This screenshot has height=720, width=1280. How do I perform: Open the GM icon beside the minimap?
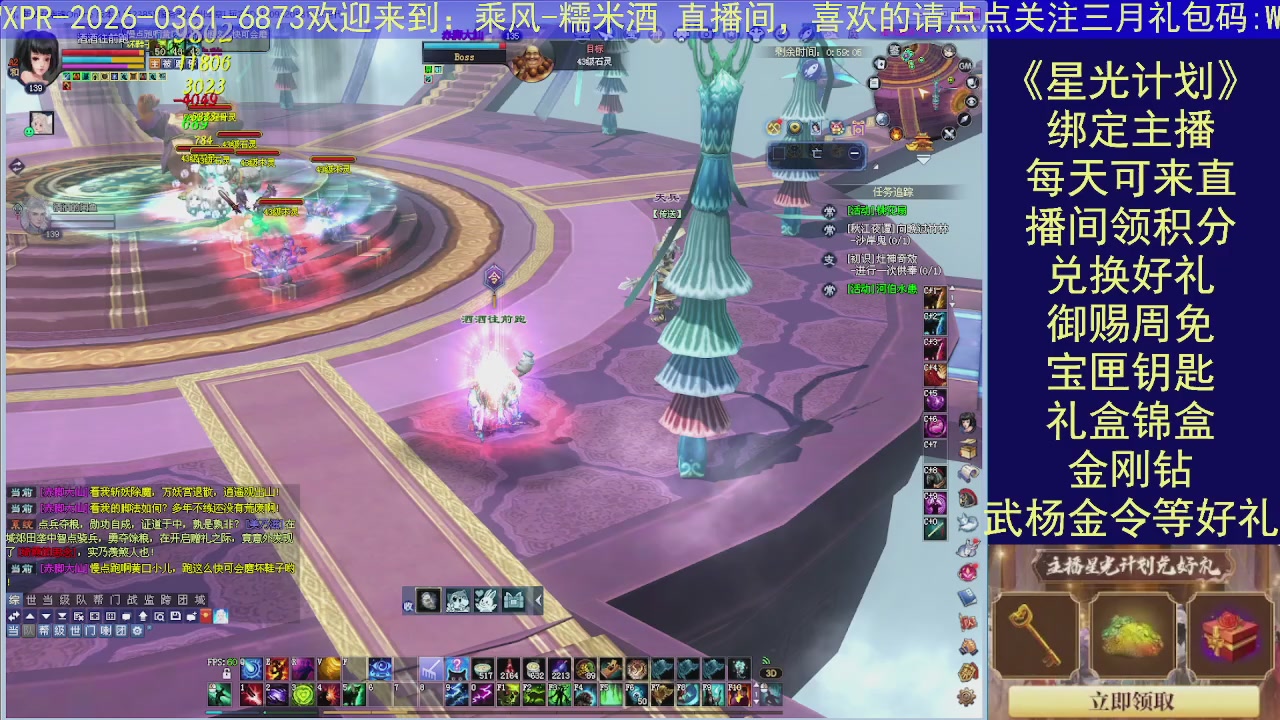pyautogui.click(x=965, y=66)
